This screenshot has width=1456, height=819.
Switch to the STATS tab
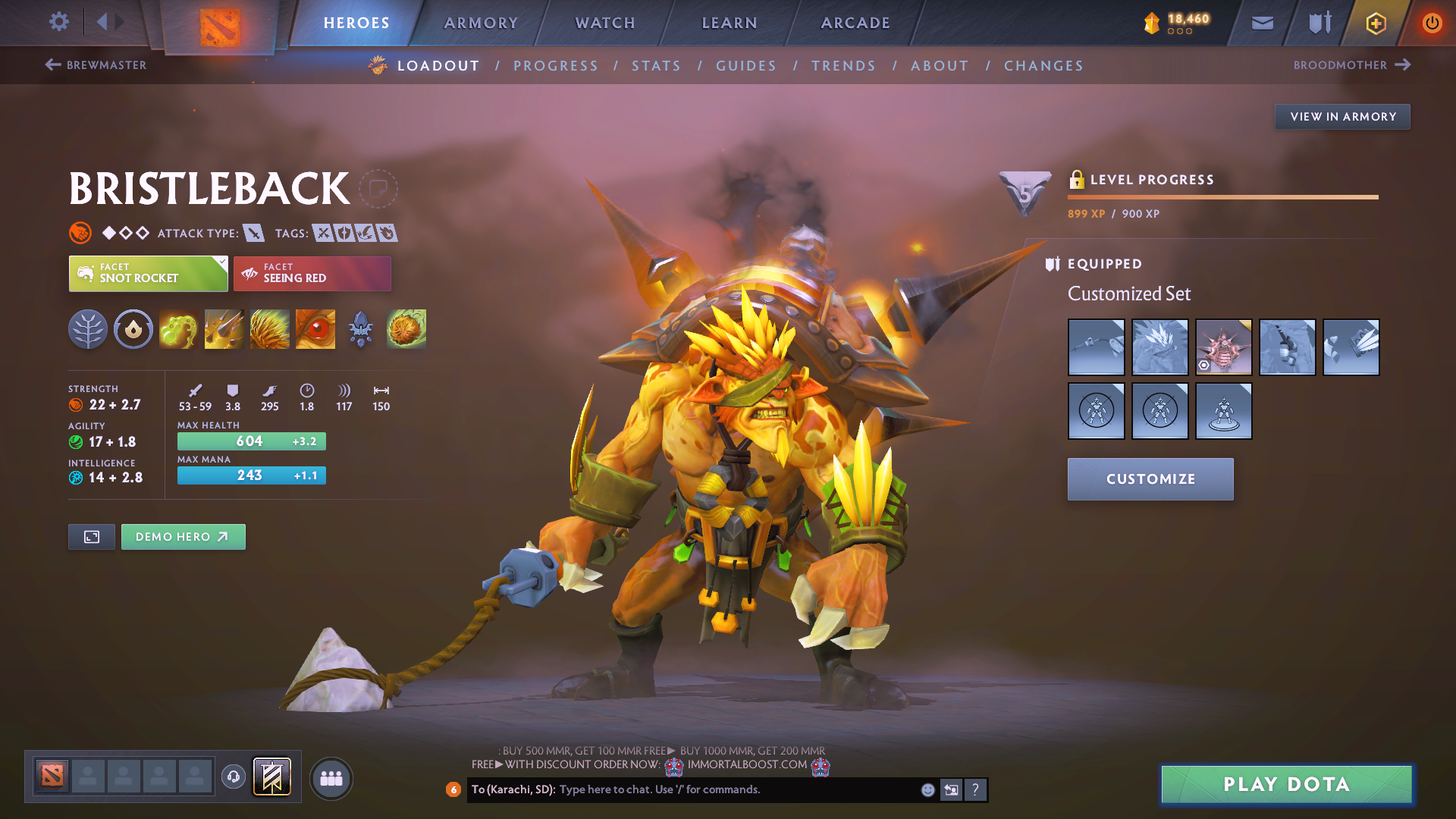[x=656, y=66]
